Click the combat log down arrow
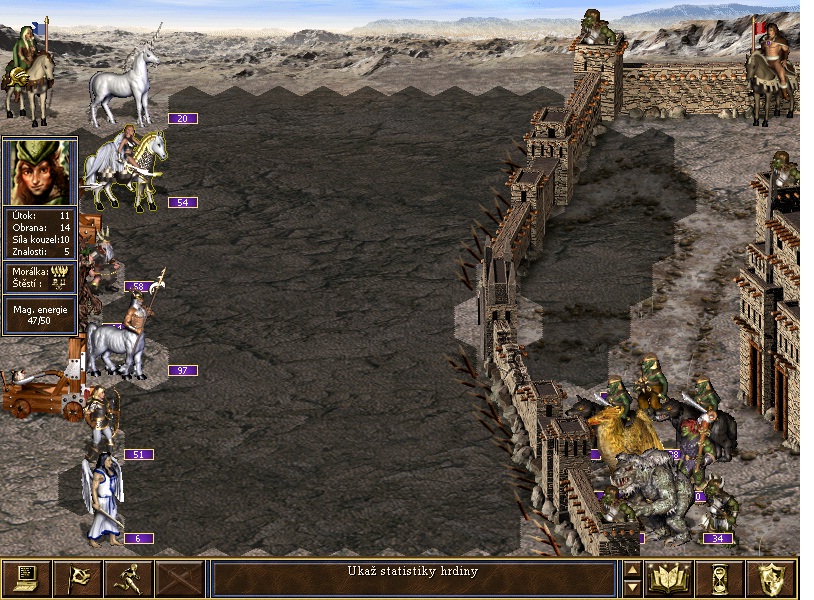 point(632,587)
